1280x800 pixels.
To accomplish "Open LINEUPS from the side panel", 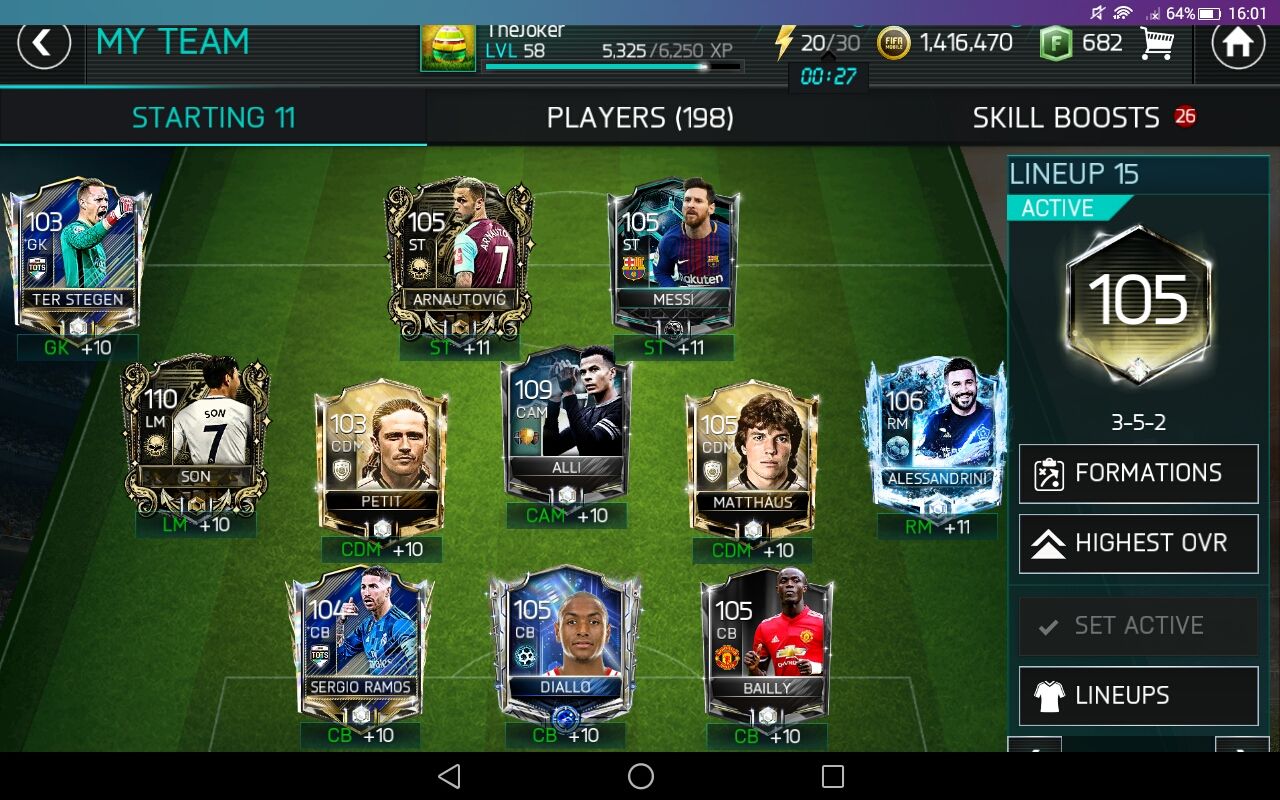I will [x=1137, y=695].
